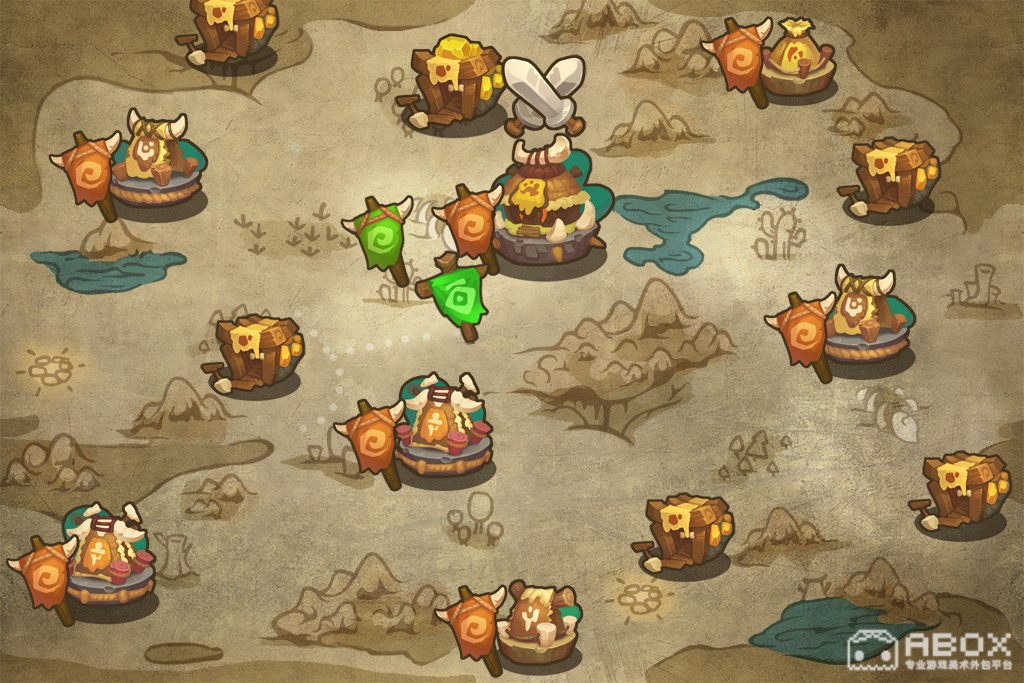Select the brown hut with Y rune
Screen dimensions: 1024x683
click(x=537, y=622)
